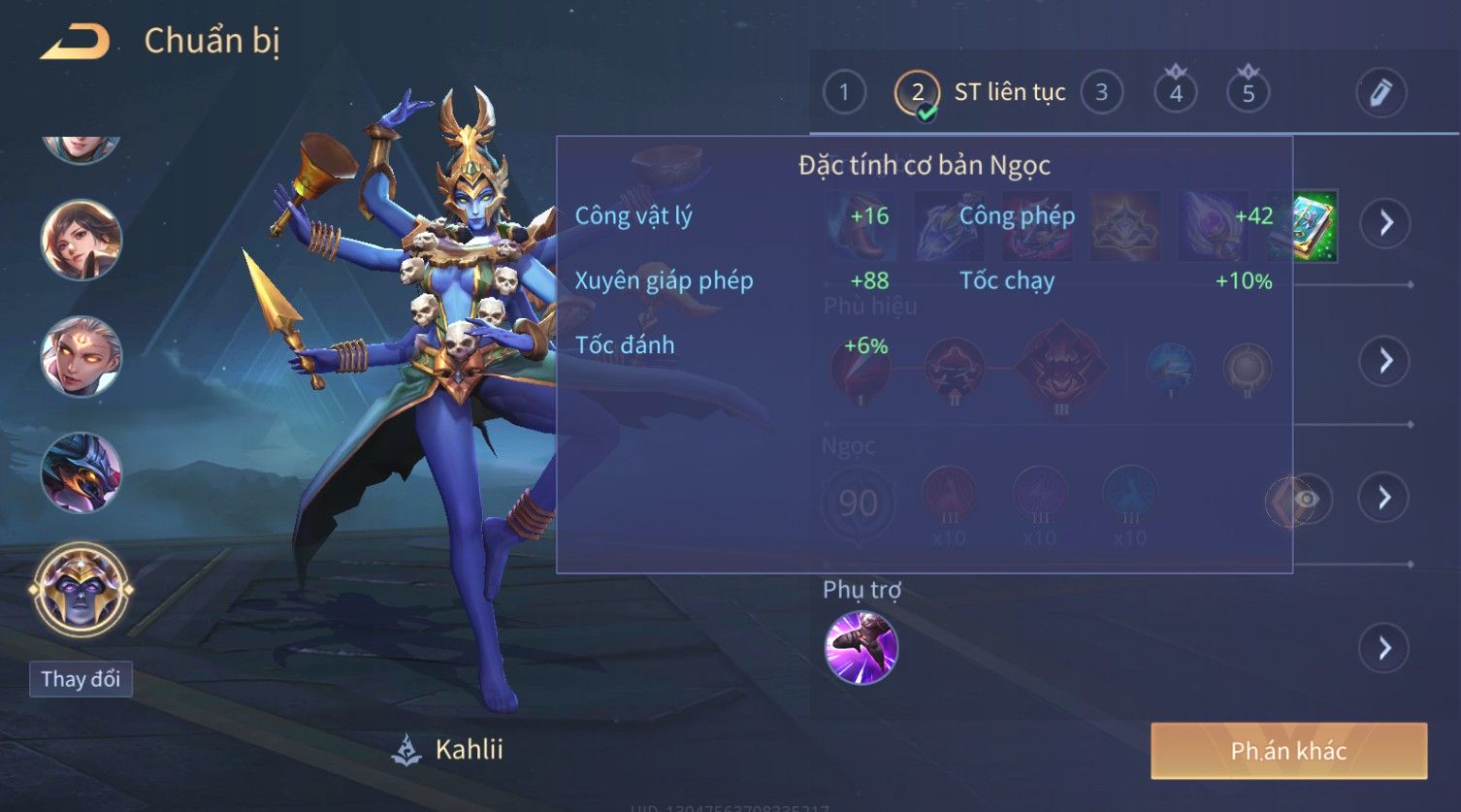Select build preset 3
This screenshot has width=1461, height=812.
click(1101, 93)
